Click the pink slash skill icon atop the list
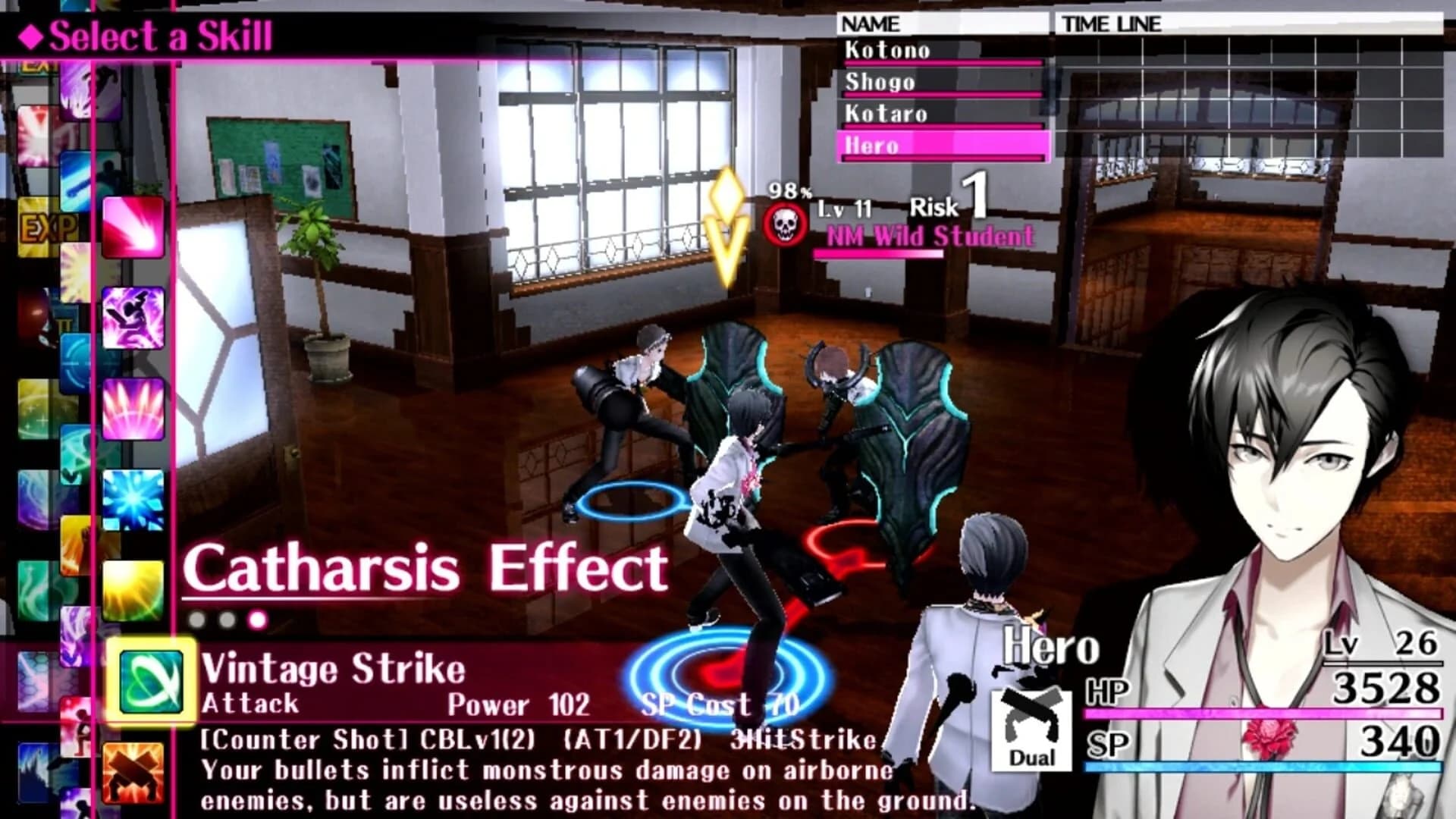 coord(133,227)
